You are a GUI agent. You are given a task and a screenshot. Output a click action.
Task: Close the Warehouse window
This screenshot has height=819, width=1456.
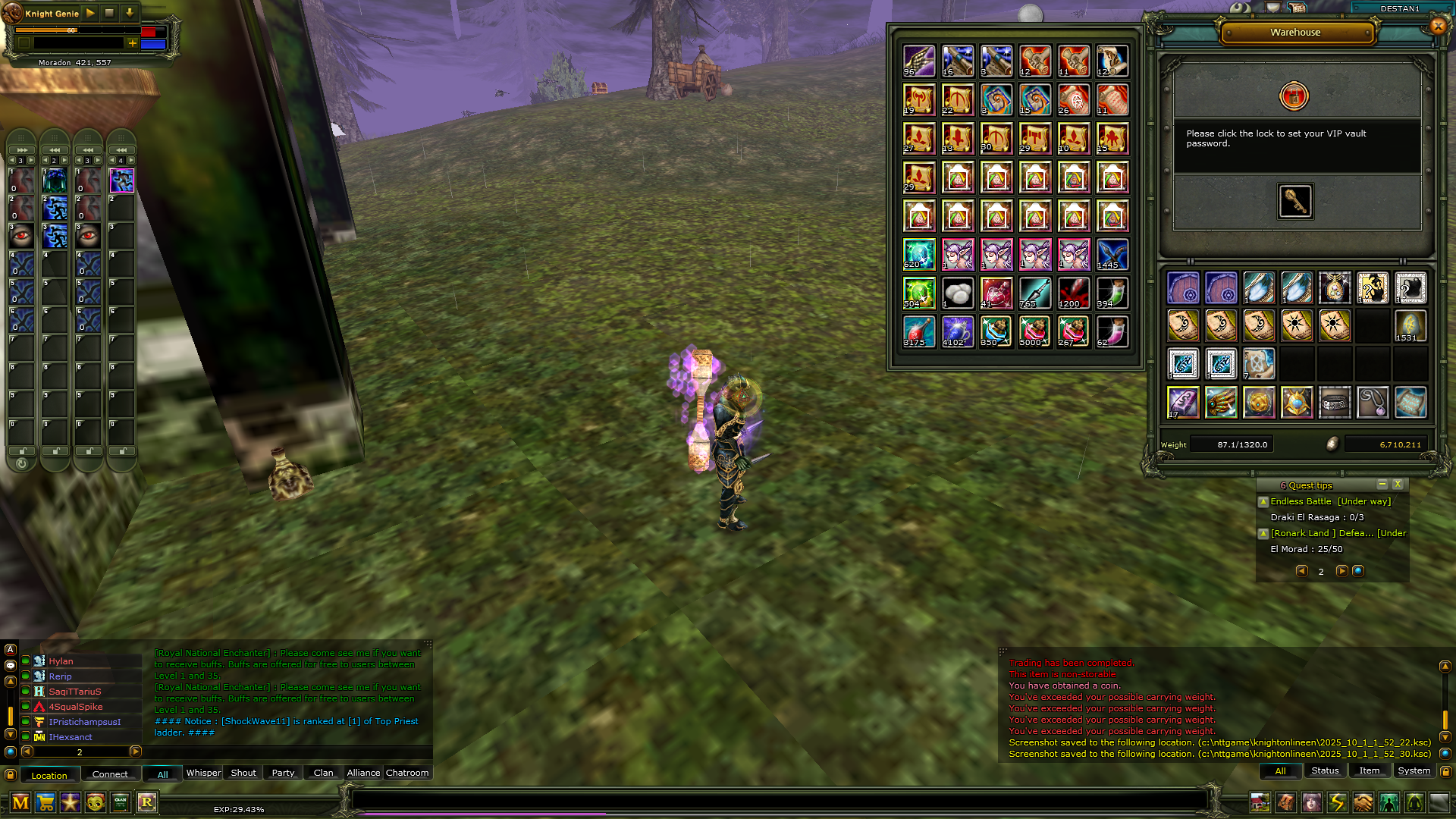(x=1438, y=27)
